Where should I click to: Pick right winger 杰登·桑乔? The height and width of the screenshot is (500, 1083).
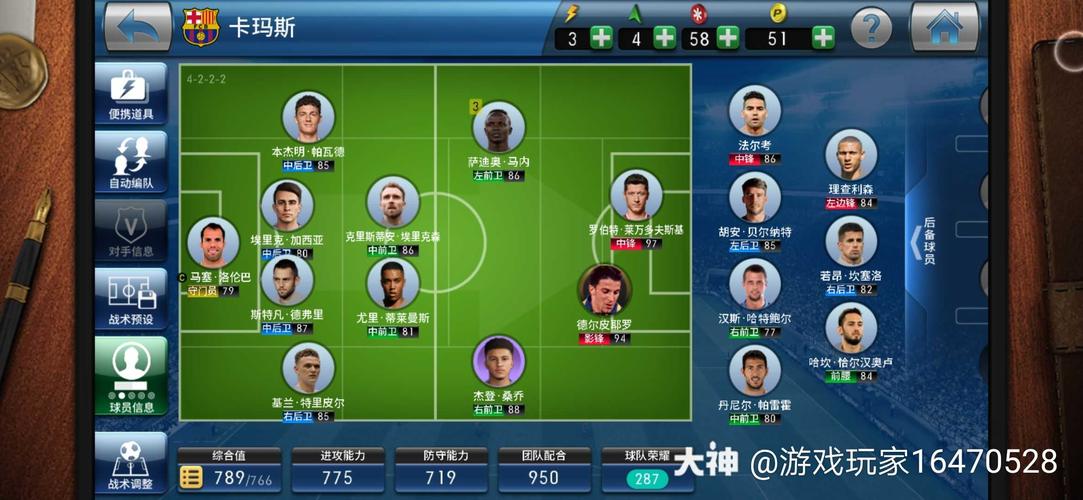coord(499,362)
